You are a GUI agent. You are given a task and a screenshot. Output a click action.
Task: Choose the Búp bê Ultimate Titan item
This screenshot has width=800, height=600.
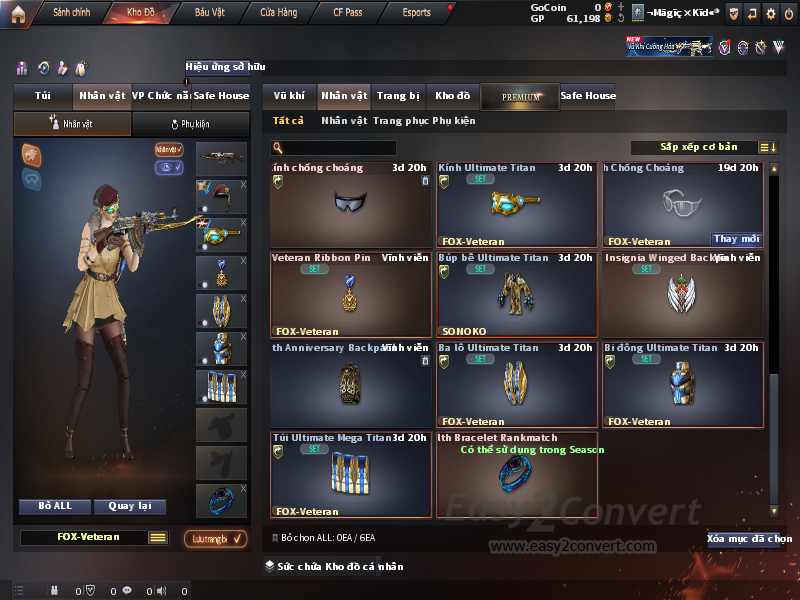click(516, 294)
